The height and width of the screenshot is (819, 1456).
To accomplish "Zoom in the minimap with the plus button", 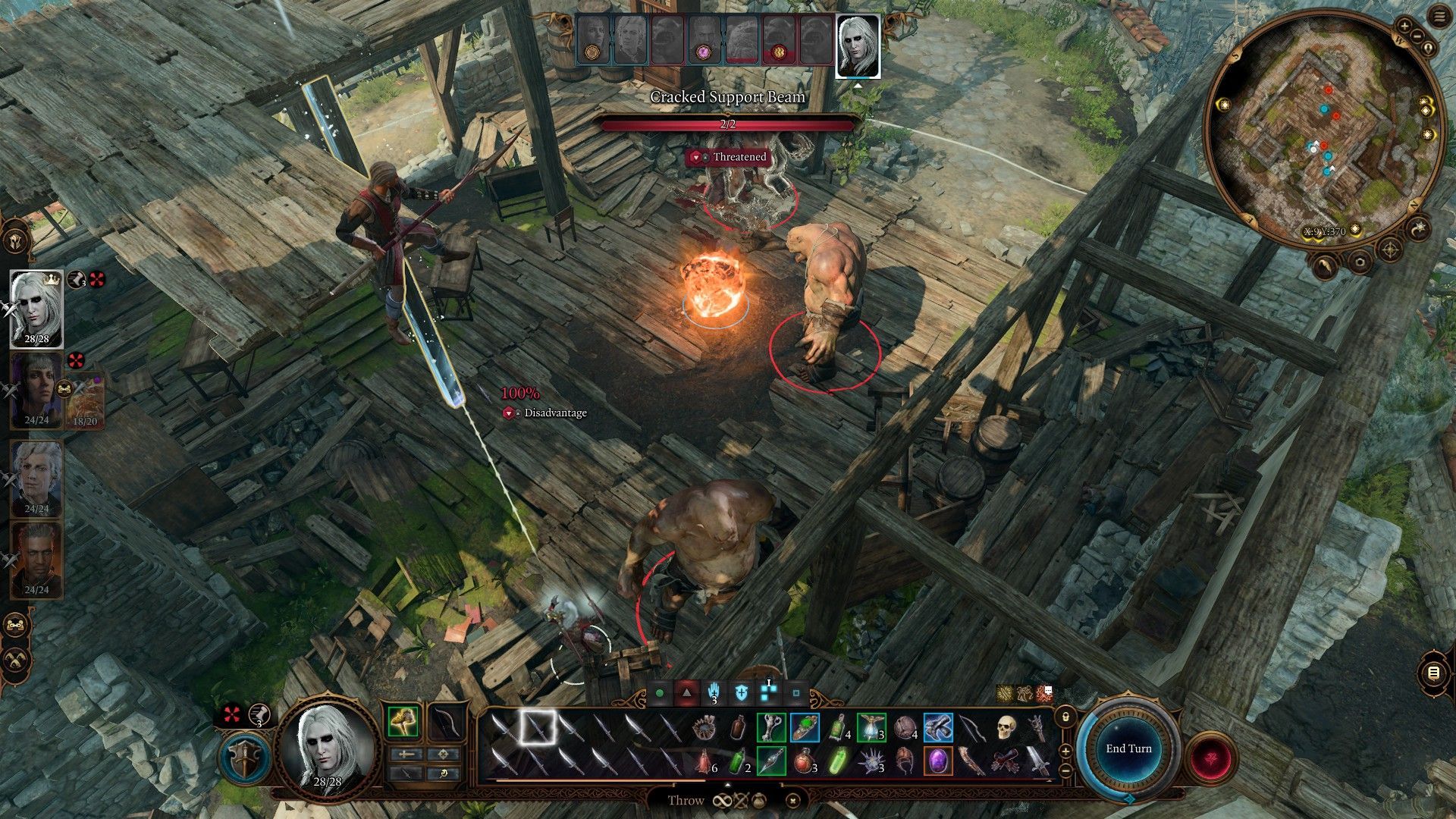I will (x=1404, y=27).
